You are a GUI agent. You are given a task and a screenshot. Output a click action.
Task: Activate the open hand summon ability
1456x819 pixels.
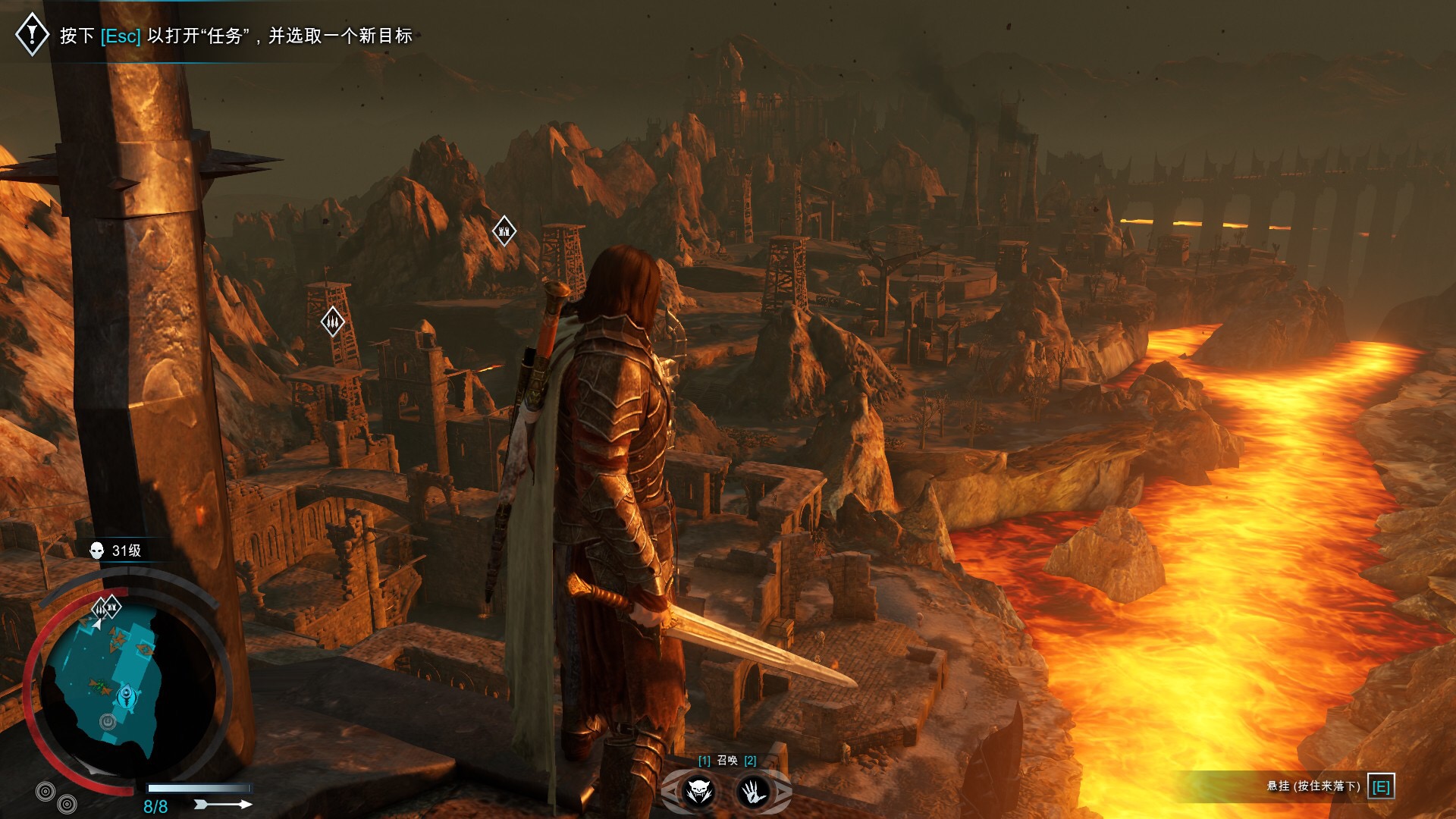click(753, 792)
